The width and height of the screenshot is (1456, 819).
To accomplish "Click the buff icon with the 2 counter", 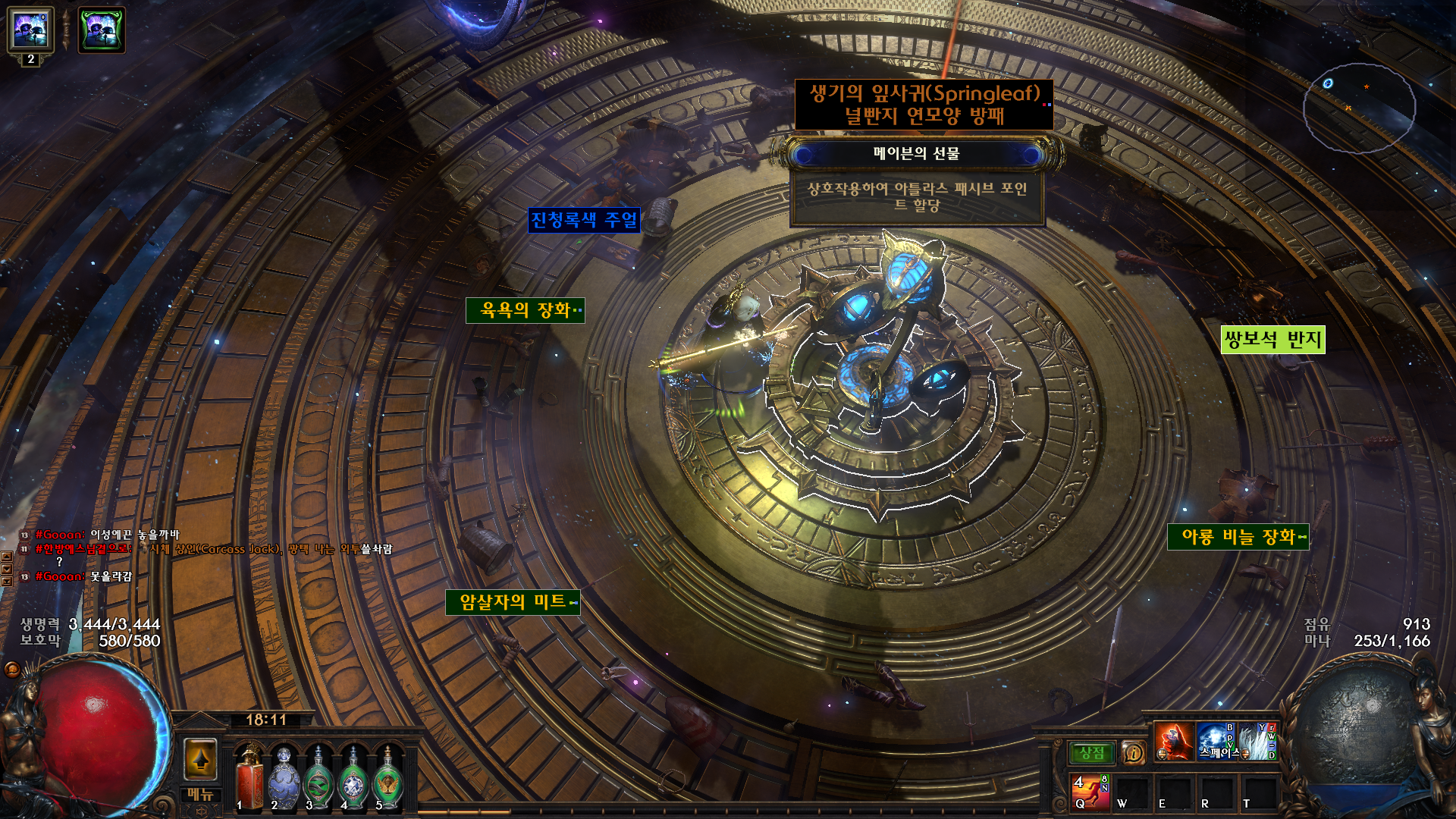I will pos(30,31).
